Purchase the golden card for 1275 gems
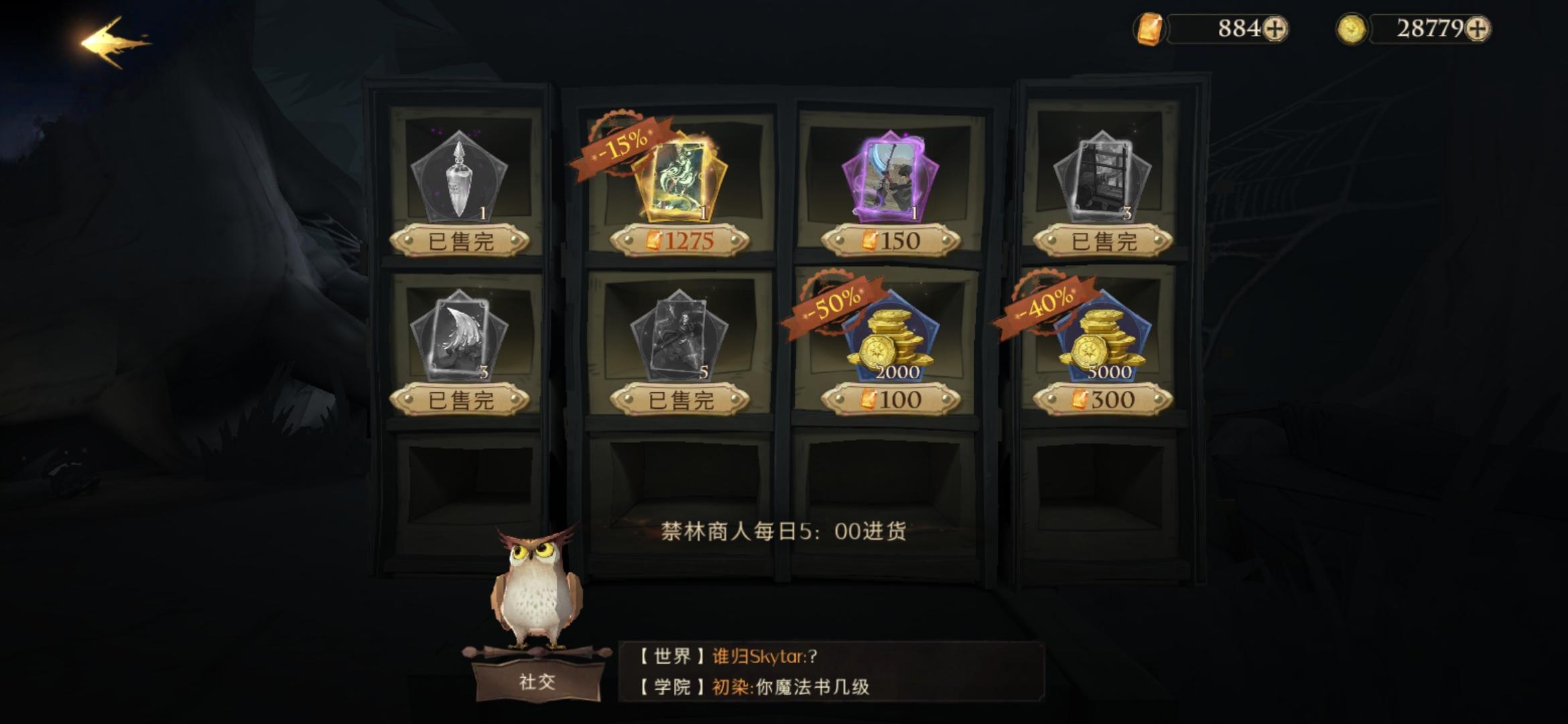This screenshot has height=724, width=1568. pos(677,239)
